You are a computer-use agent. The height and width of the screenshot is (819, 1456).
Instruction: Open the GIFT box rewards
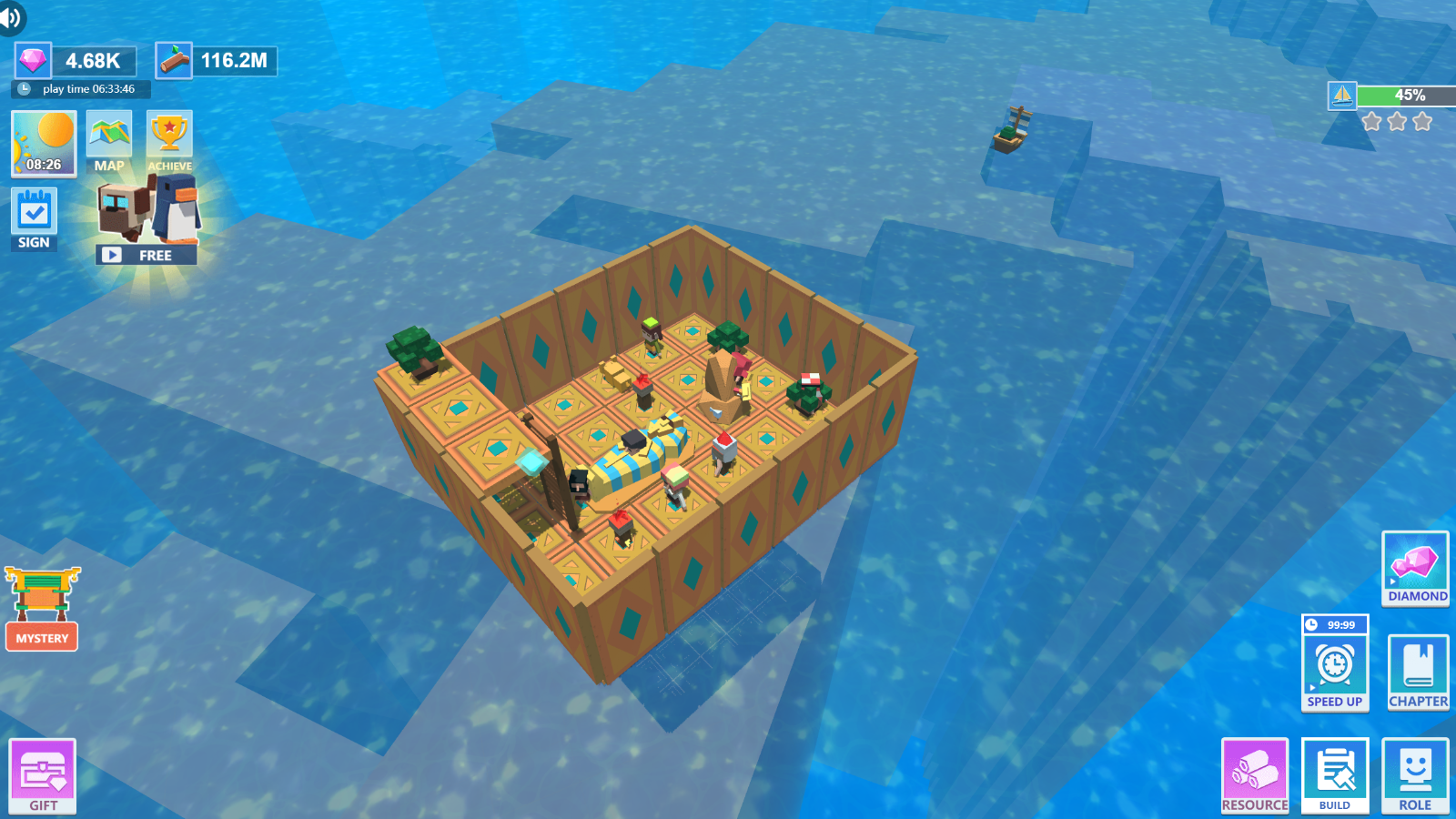[x=42, y=775]
